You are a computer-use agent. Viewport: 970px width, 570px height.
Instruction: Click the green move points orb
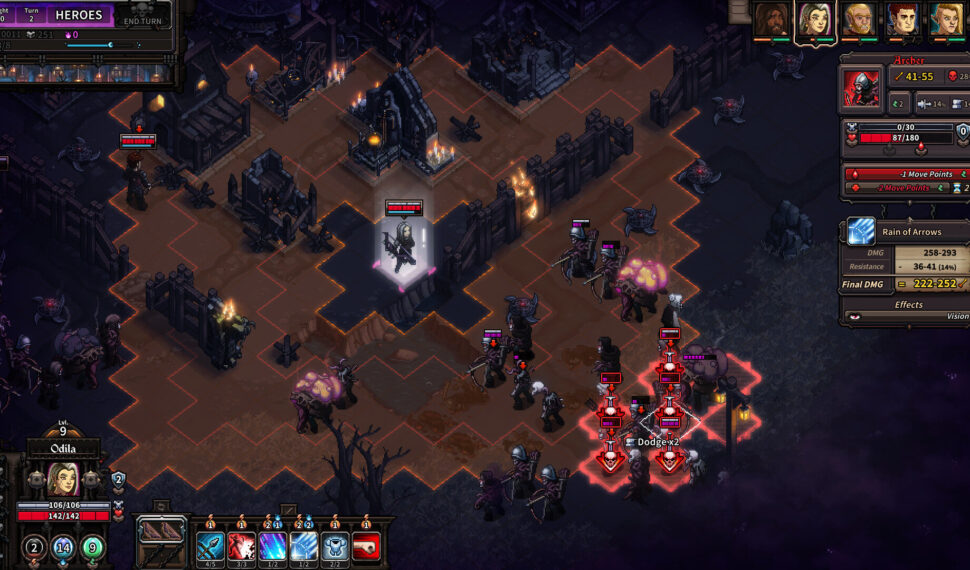(x=92, y=547)
